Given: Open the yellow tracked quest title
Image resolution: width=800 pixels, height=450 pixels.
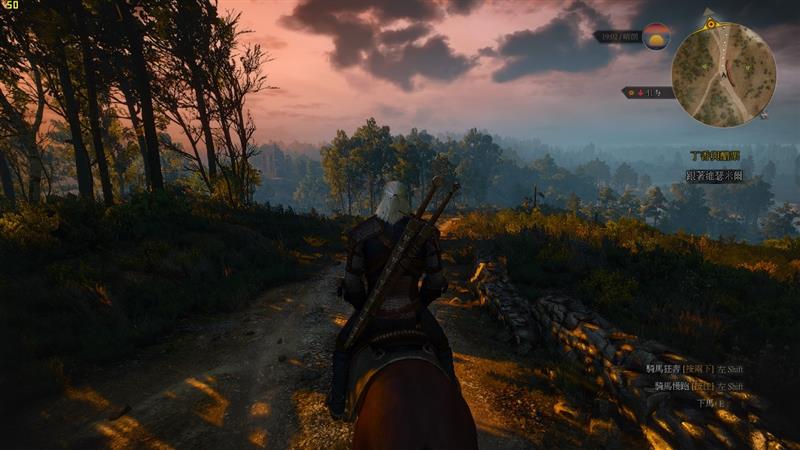Looking at the screenshot, I should coord(715,156).
